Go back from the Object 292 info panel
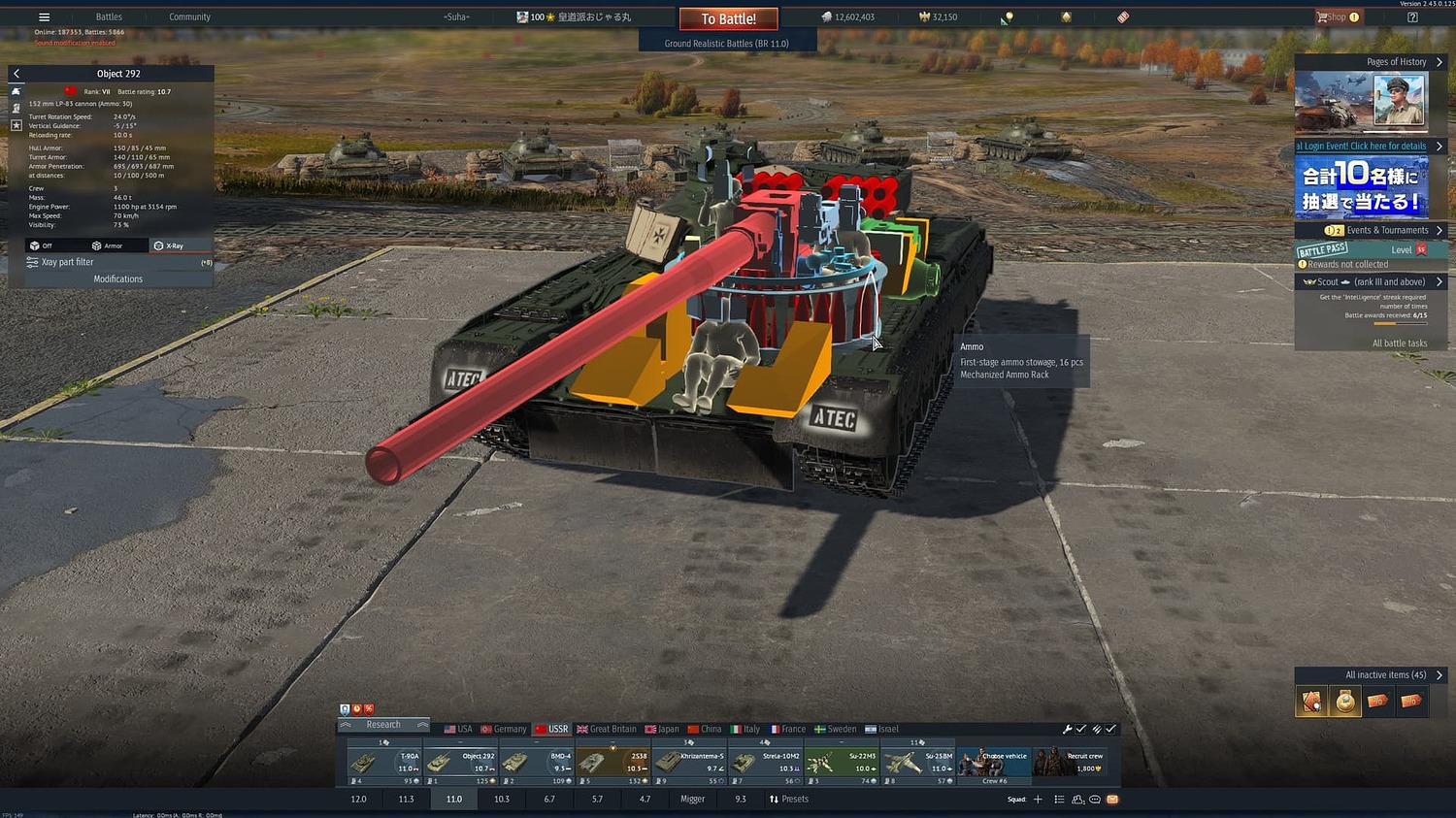This screenshot has width=1456, height=818. (17, 74)
